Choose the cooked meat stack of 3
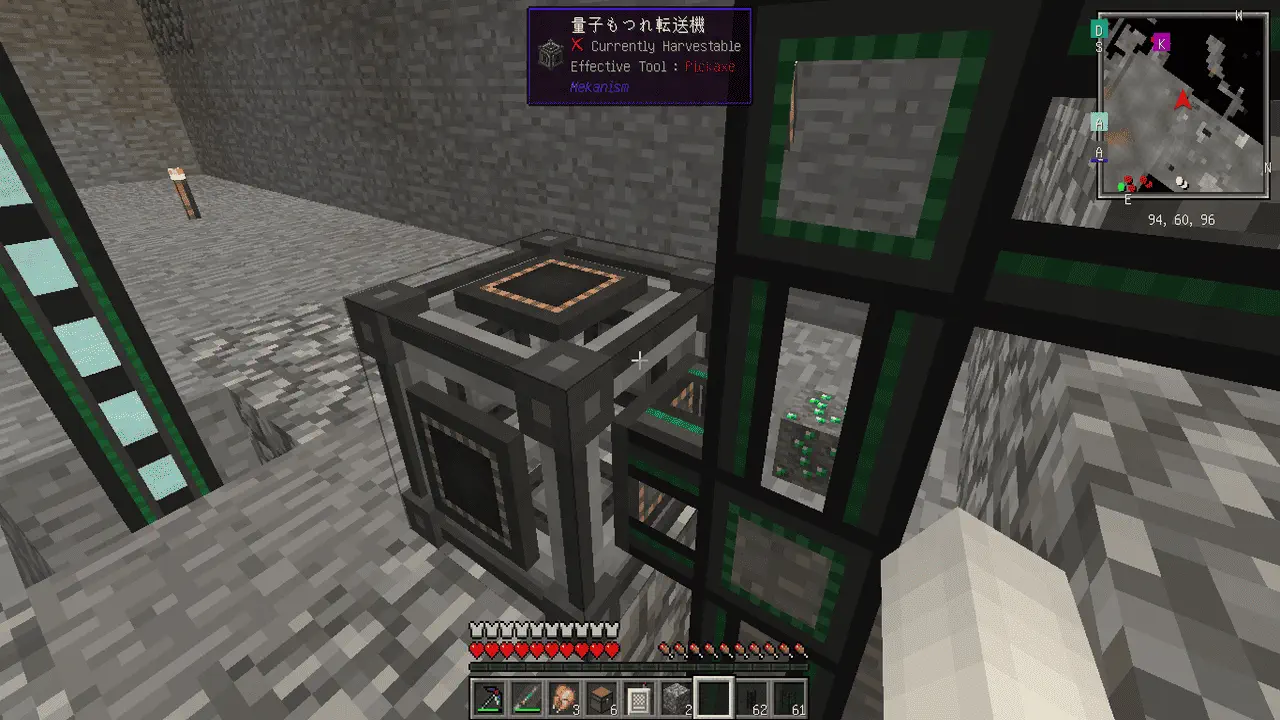Image resolution: width=1280 pixels, height=720 pixels. pyautogui.click(x=565, y=698)
